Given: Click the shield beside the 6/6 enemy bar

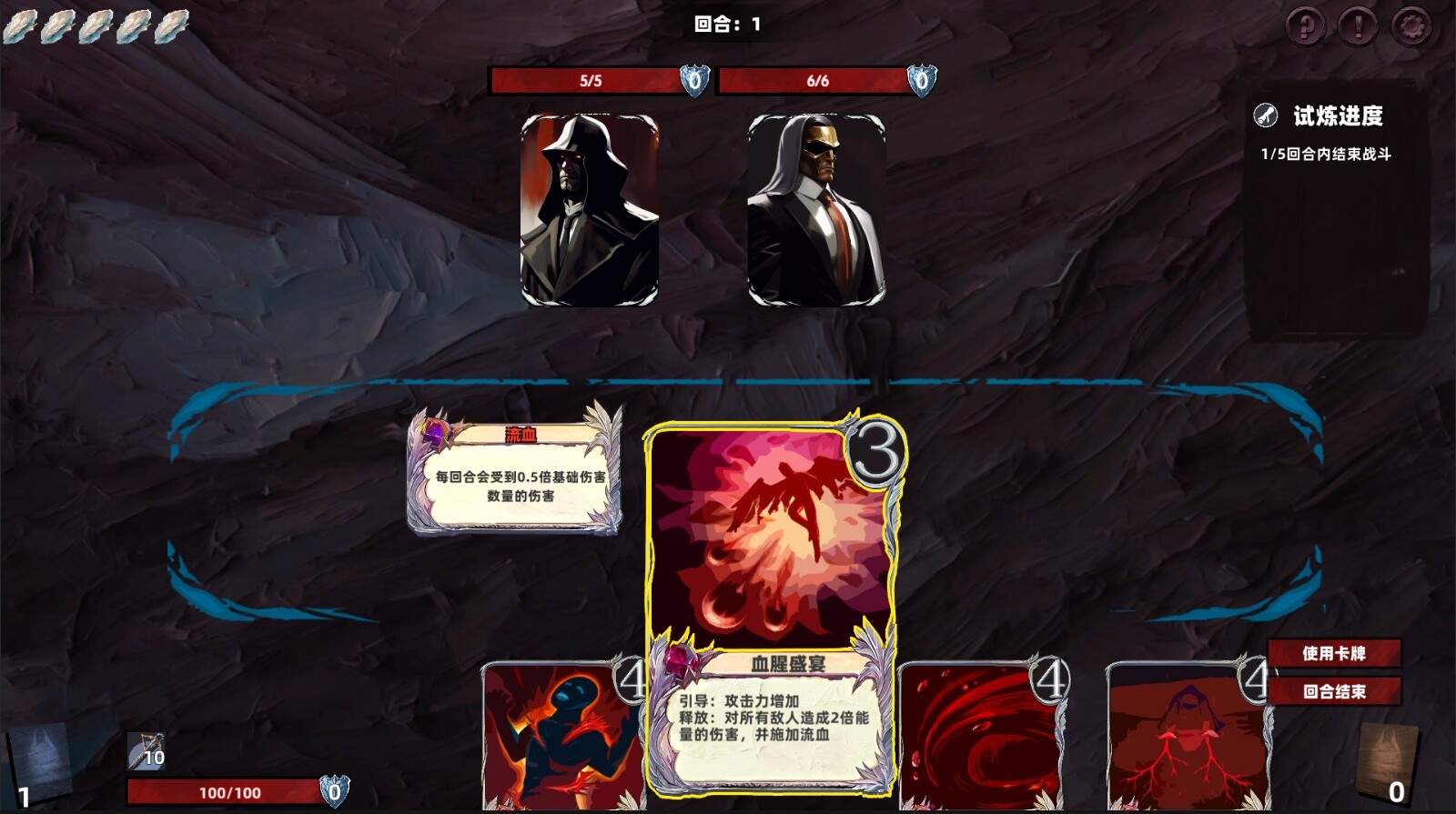Looking at the screenshot, I should coord(922,80).
